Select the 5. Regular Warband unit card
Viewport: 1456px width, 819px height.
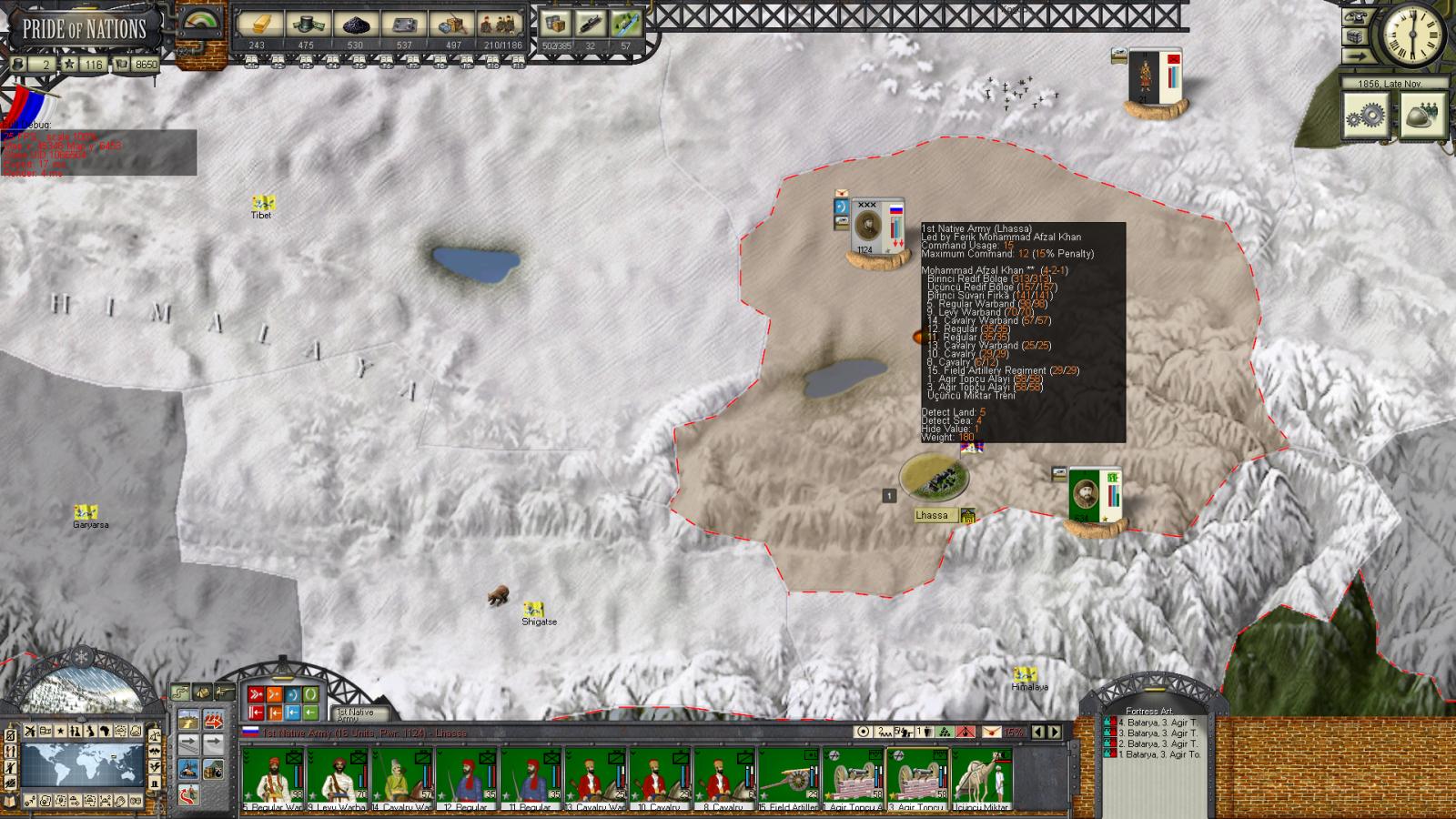[x=273, y=779]
